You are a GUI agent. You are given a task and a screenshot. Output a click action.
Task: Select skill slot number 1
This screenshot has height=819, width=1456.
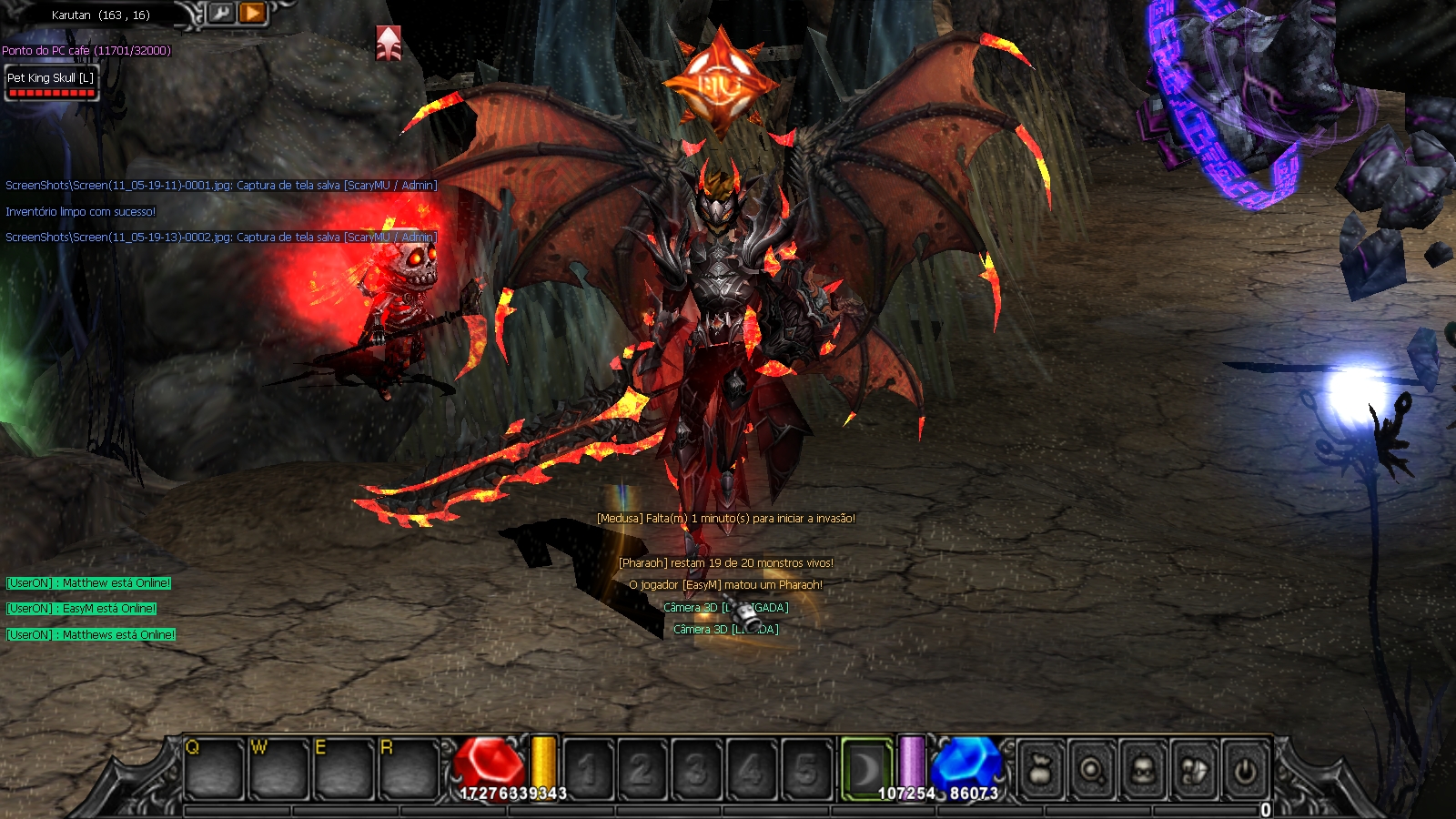[588, 770]
